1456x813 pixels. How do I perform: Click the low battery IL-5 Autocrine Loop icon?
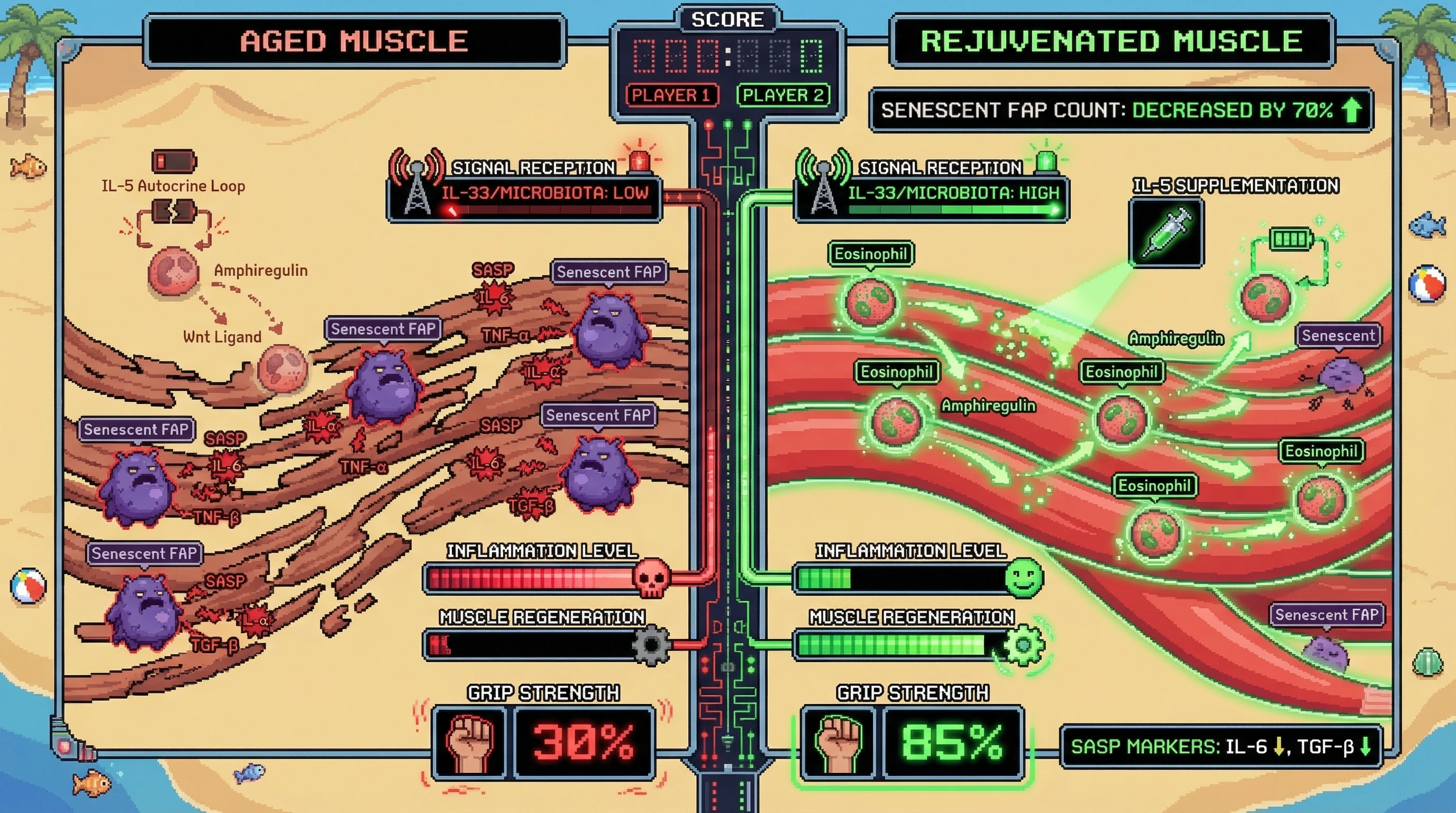coord(174,161)
